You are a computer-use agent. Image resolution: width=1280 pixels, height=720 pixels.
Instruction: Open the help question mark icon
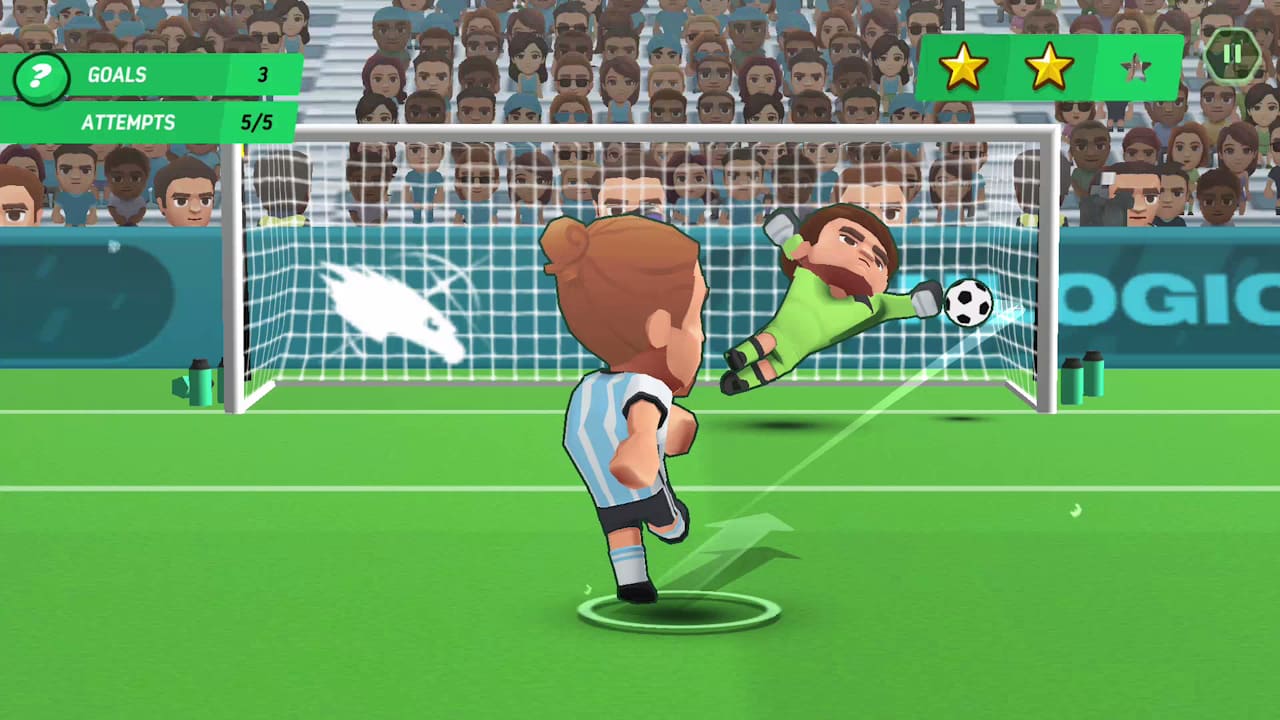pos(40,75)
